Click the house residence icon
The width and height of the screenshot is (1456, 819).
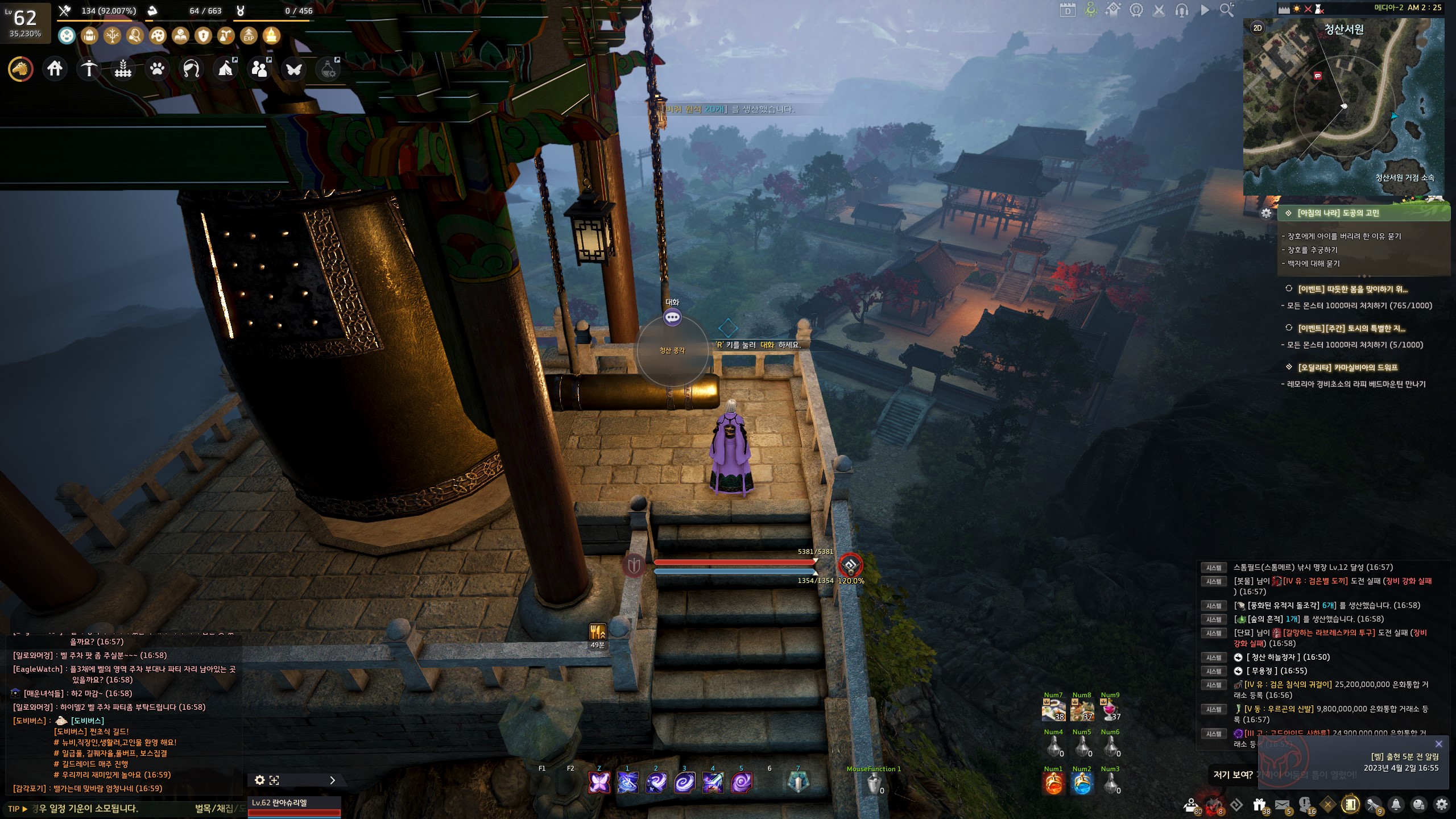pyautogui.click(x=55, y=69)
